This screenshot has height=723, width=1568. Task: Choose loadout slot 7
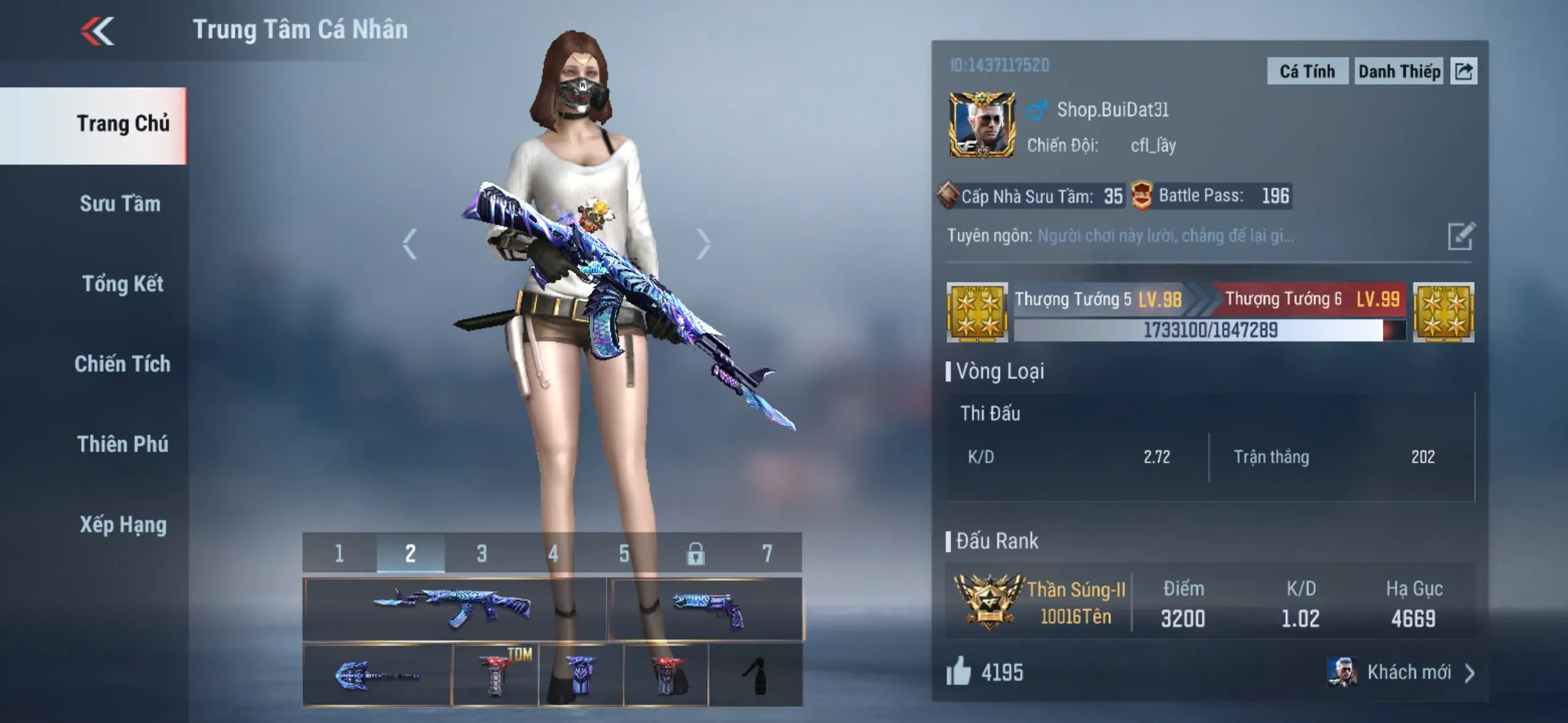767,554
